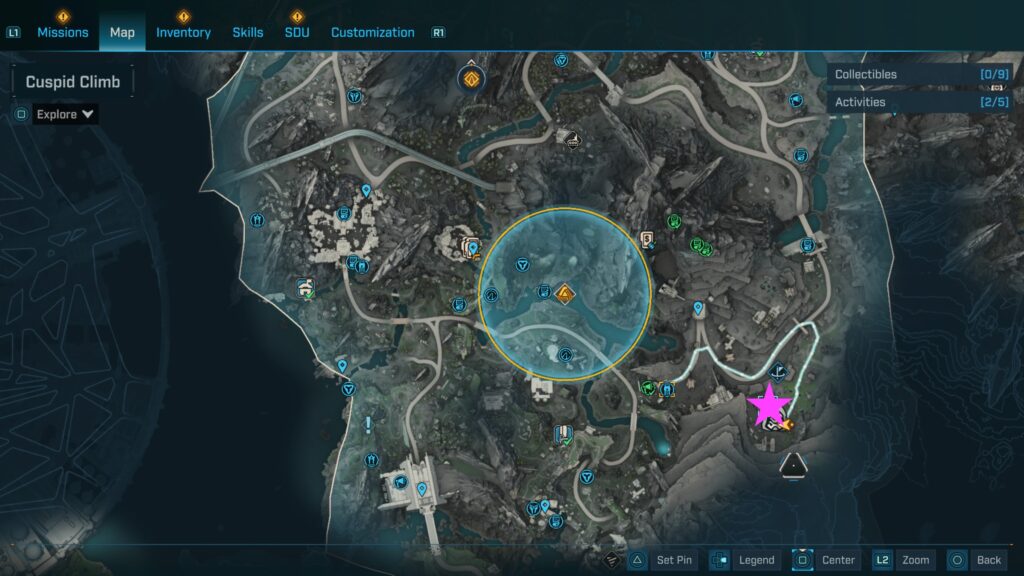Viewport: 1024px width, 576px height.
Task: Go Back from the map
Action: pos(975,560)
